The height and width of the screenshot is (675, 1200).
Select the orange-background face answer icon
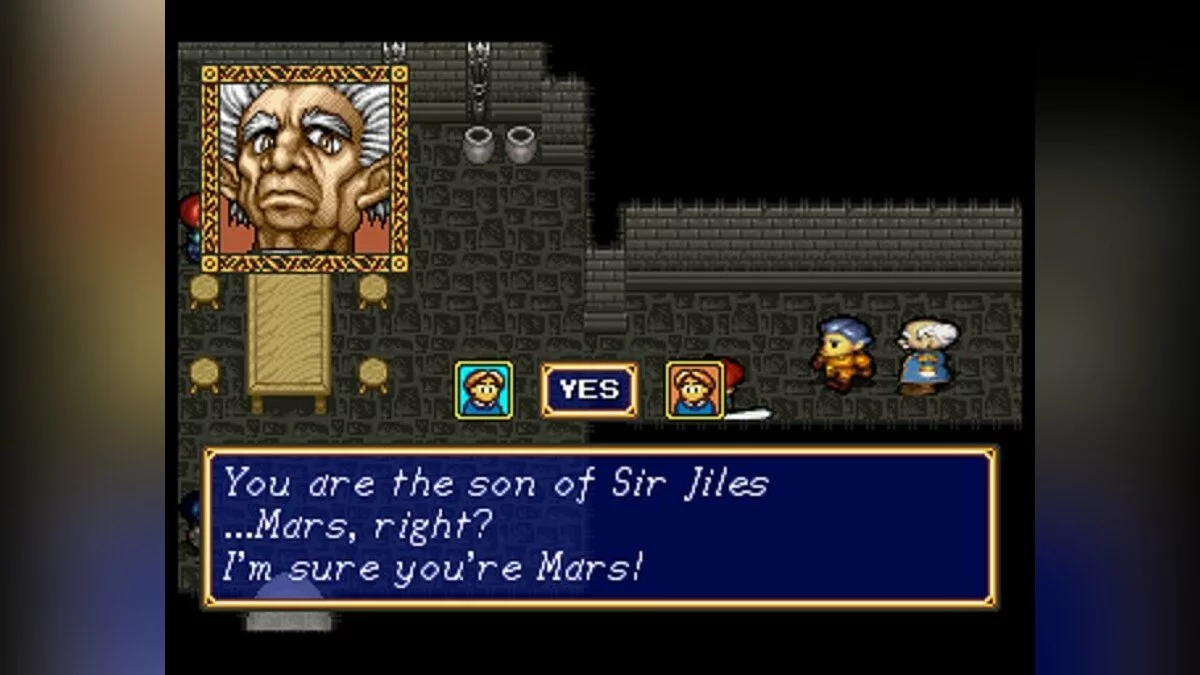point(695,390)
